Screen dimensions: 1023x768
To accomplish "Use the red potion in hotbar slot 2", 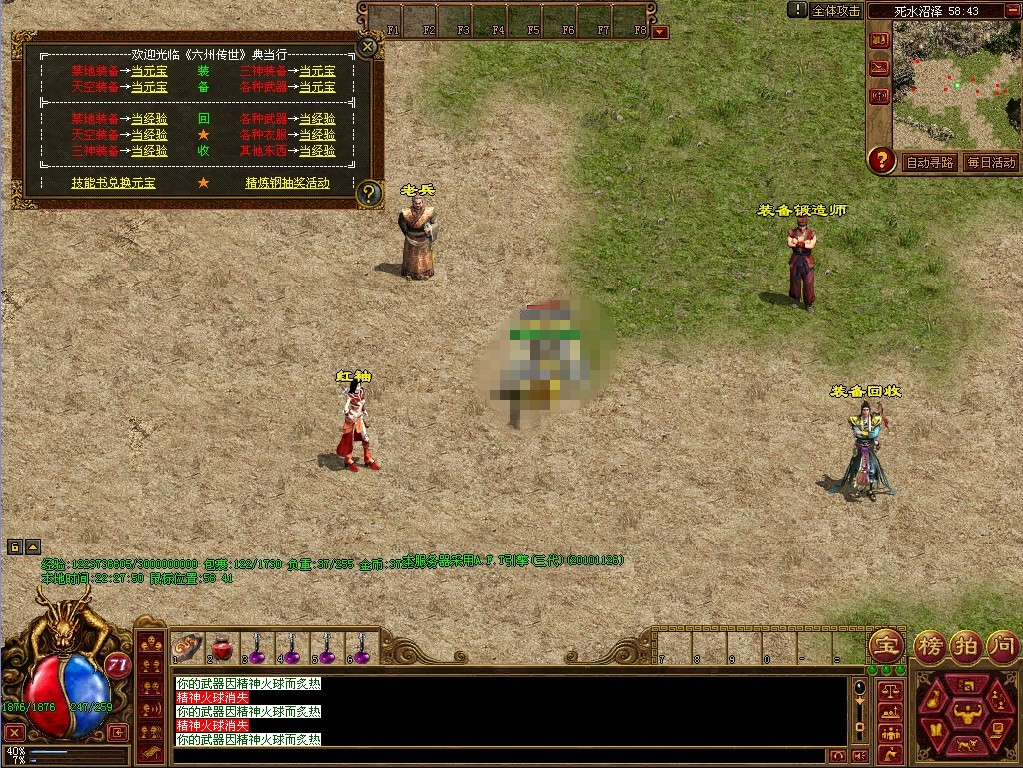I will 222,650.
